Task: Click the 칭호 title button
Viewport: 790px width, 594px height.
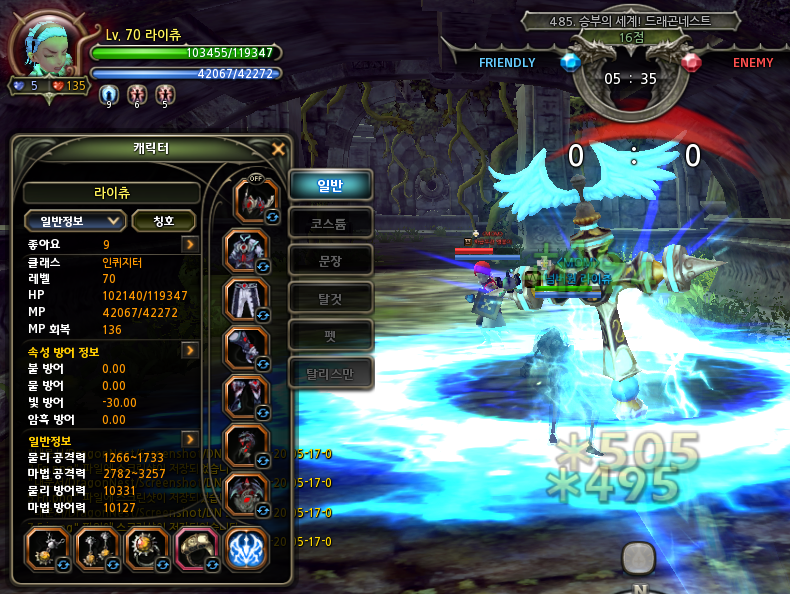Action: point(163,220)
